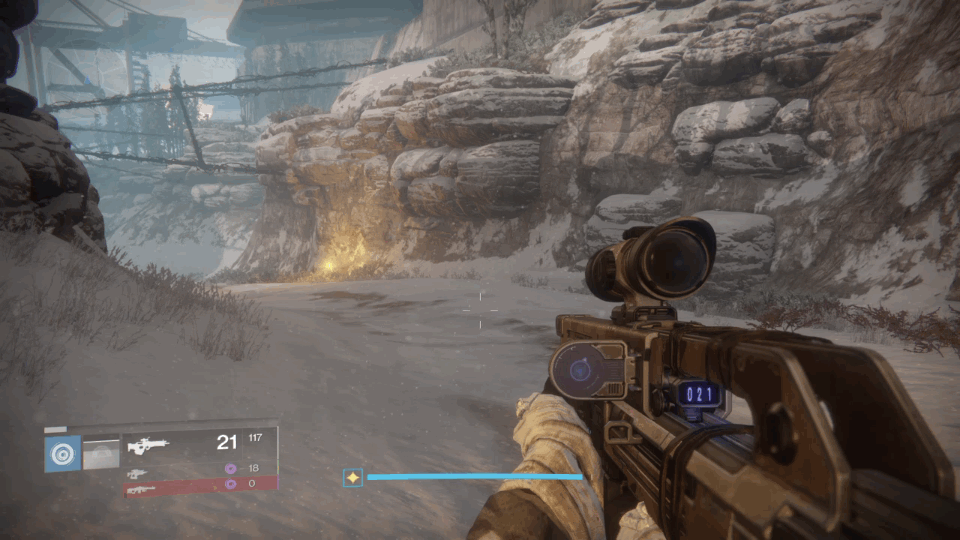Switch to the special weapon slot
Viewport: 960px width, 540px height.
tap(137, 472)
